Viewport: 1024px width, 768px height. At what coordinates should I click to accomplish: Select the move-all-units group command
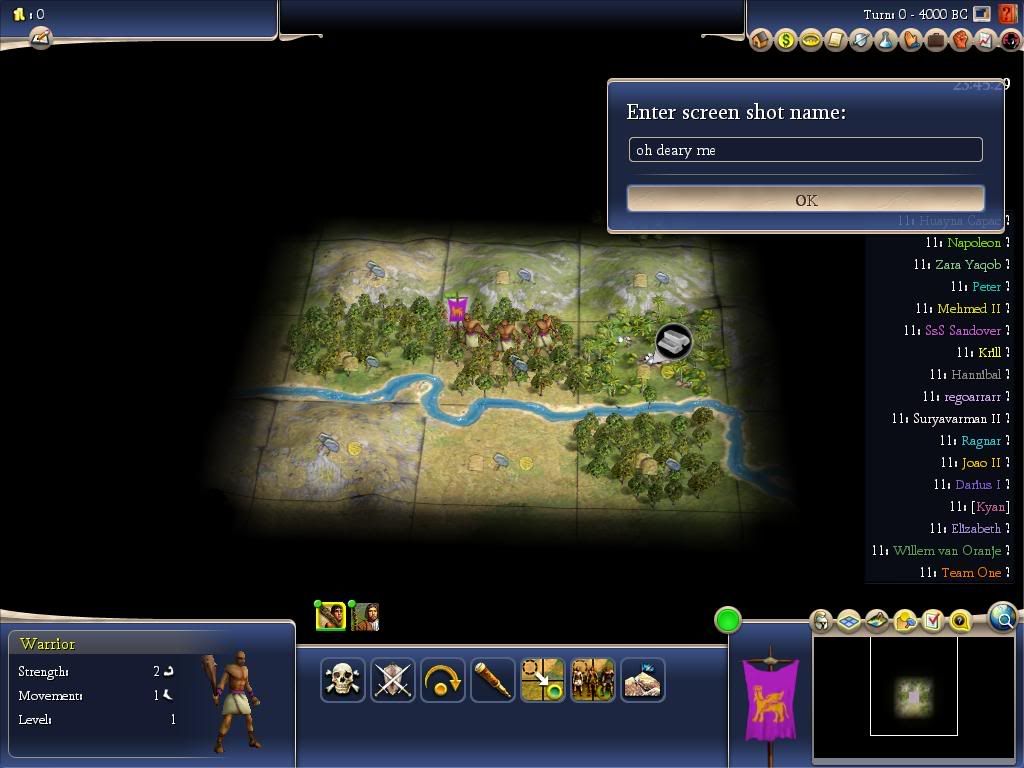click(593, 680)
